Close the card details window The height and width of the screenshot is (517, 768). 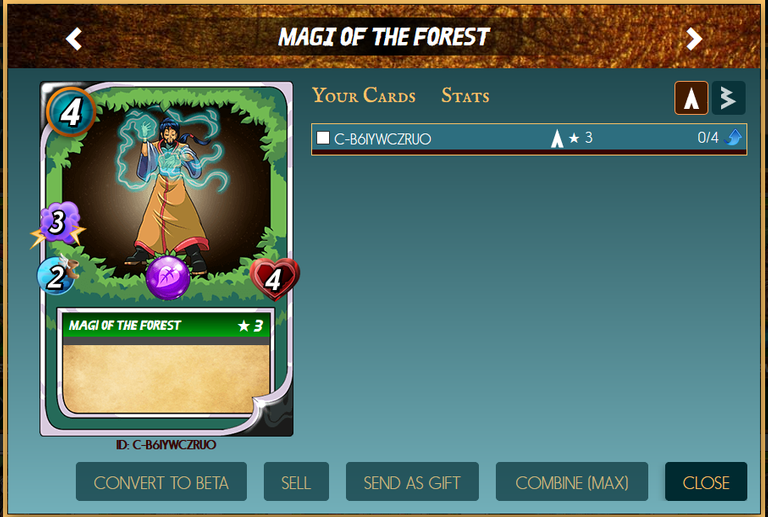tap(706, 482)
